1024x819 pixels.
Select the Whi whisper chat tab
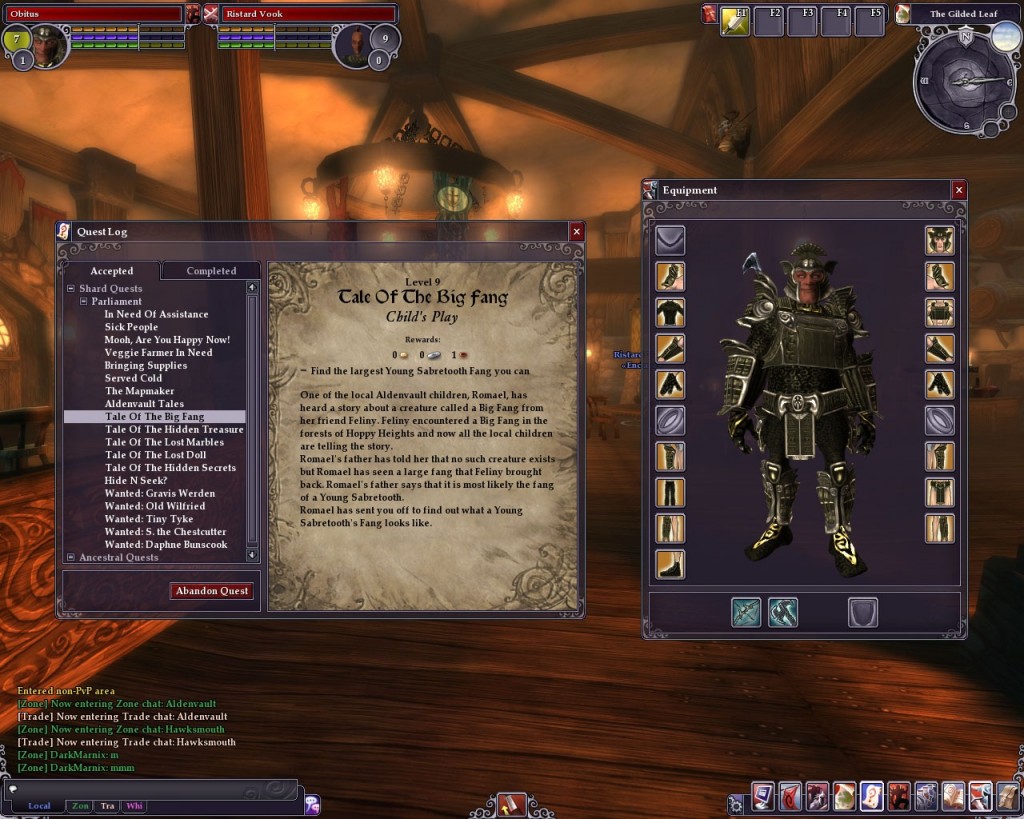(x=134, y=806)
